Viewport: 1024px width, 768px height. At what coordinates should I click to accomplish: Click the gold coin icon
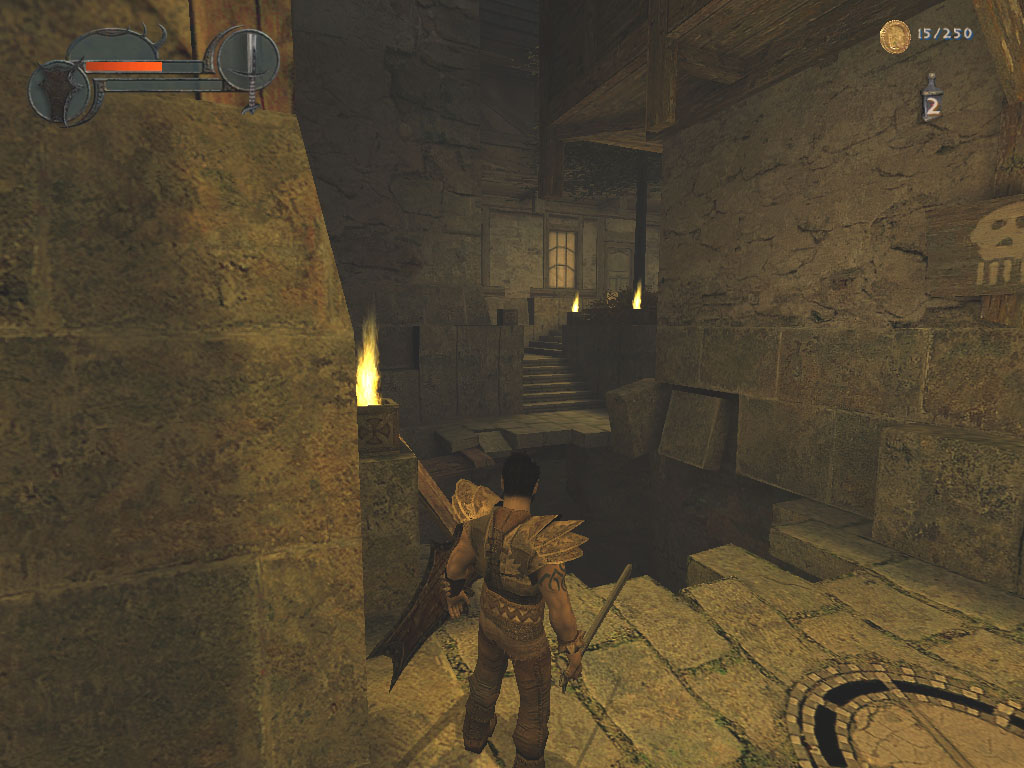coord(895,37)
